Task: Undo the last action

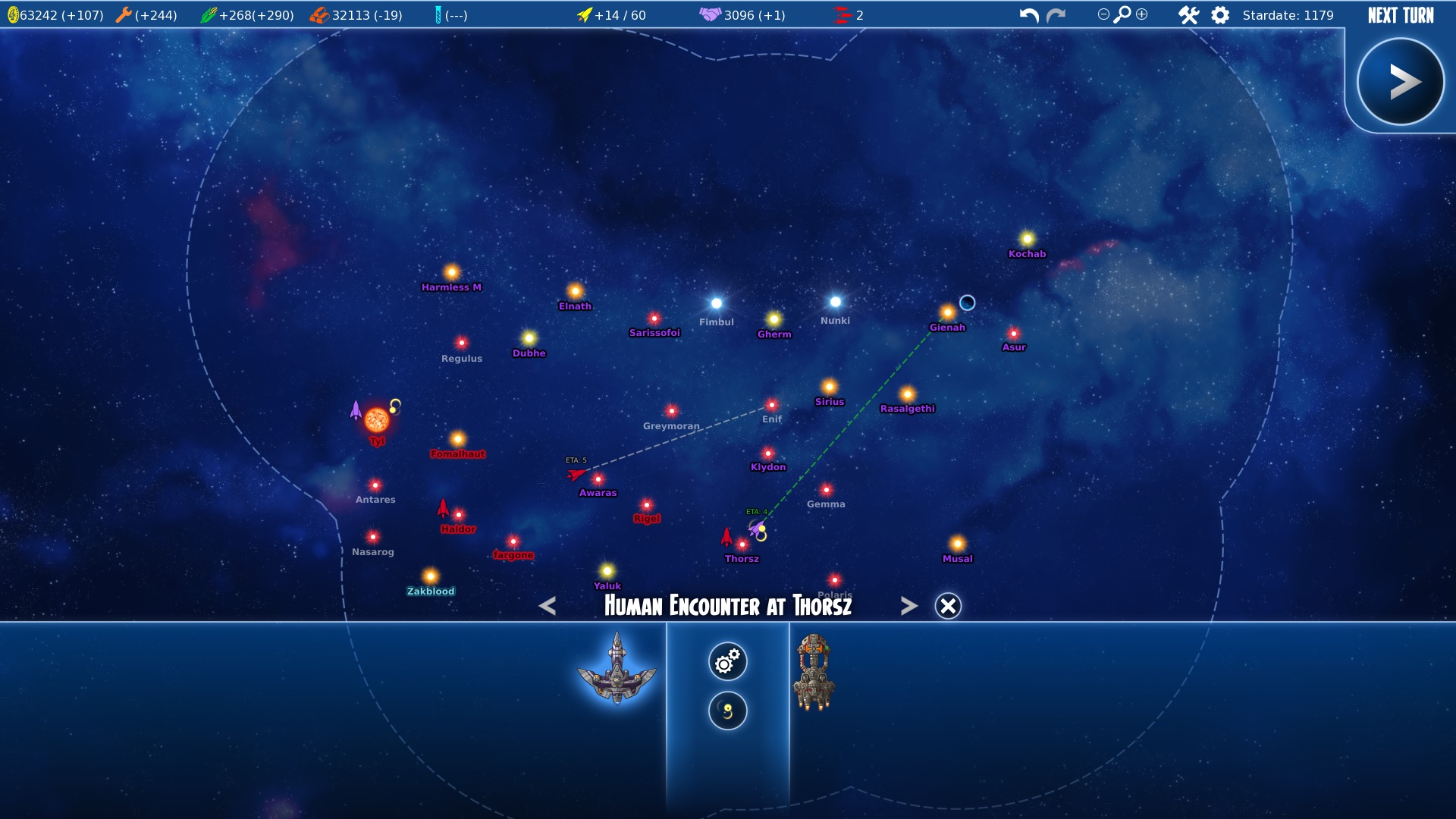Action: pyautogui.click(x=1029, y=15)
